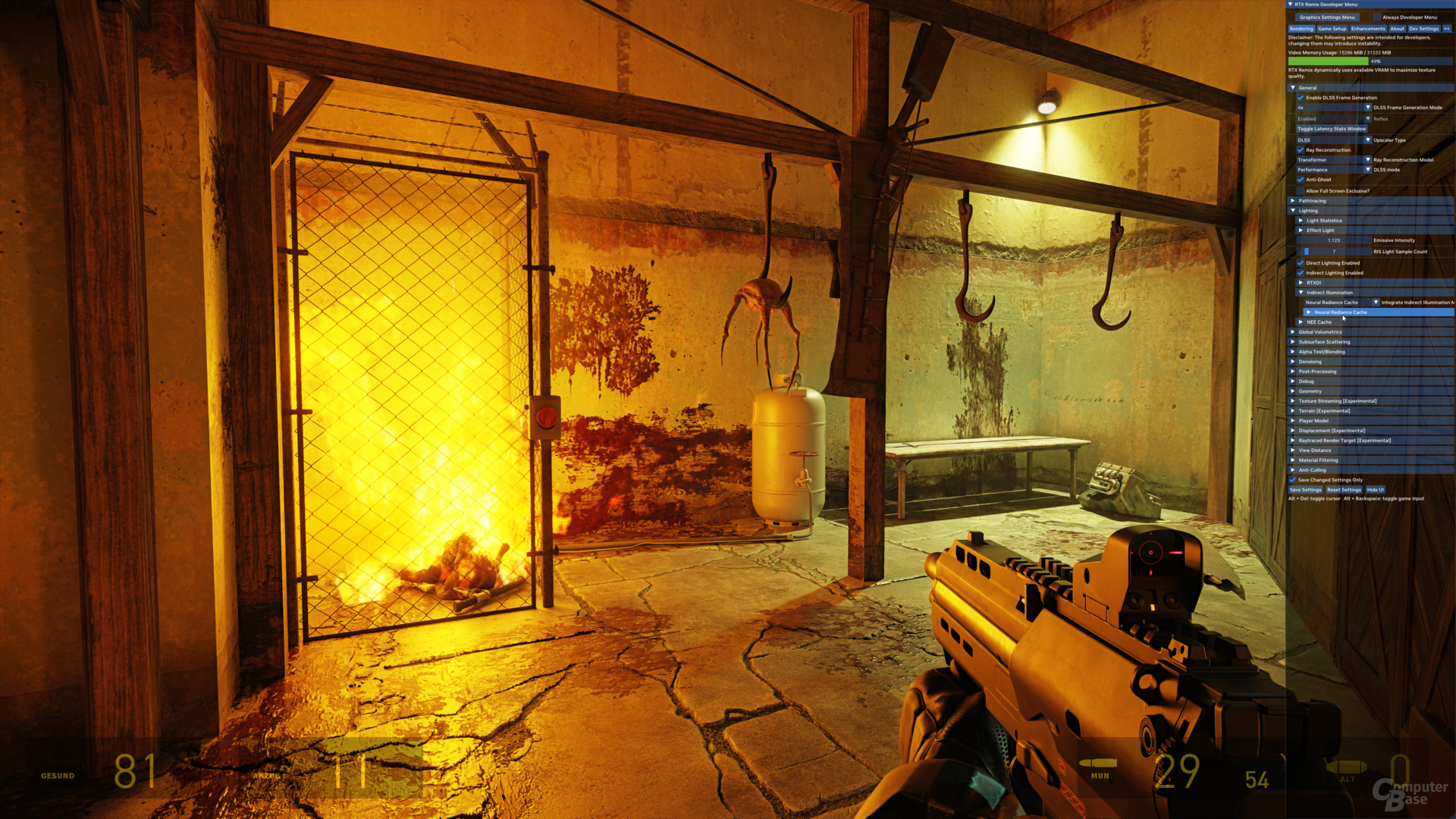Click the Save Settings button
Viewport: 1456px width, 819px height.
[x=1305, y=490]
